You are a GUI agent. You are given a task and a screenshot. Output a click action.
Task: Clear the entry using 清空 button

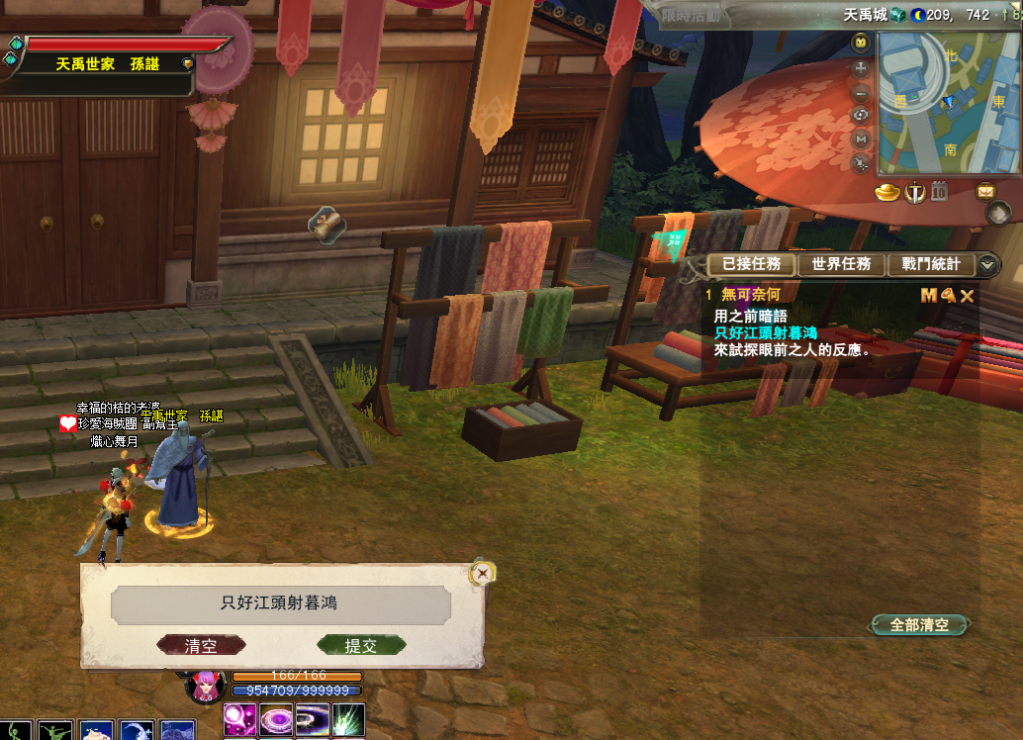point(201,645)
